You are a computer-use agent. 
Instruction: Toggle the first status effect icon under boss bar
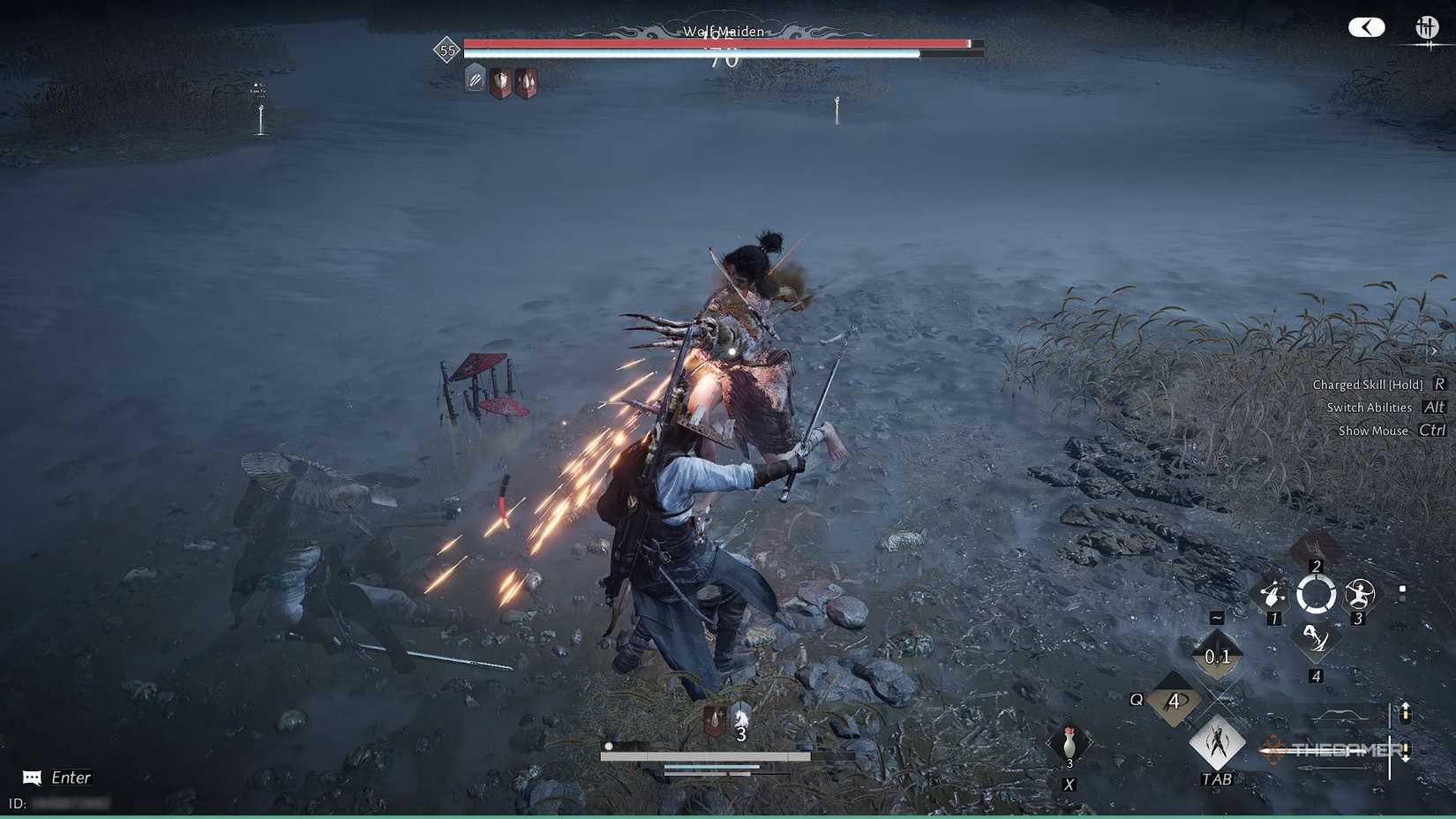475,80
